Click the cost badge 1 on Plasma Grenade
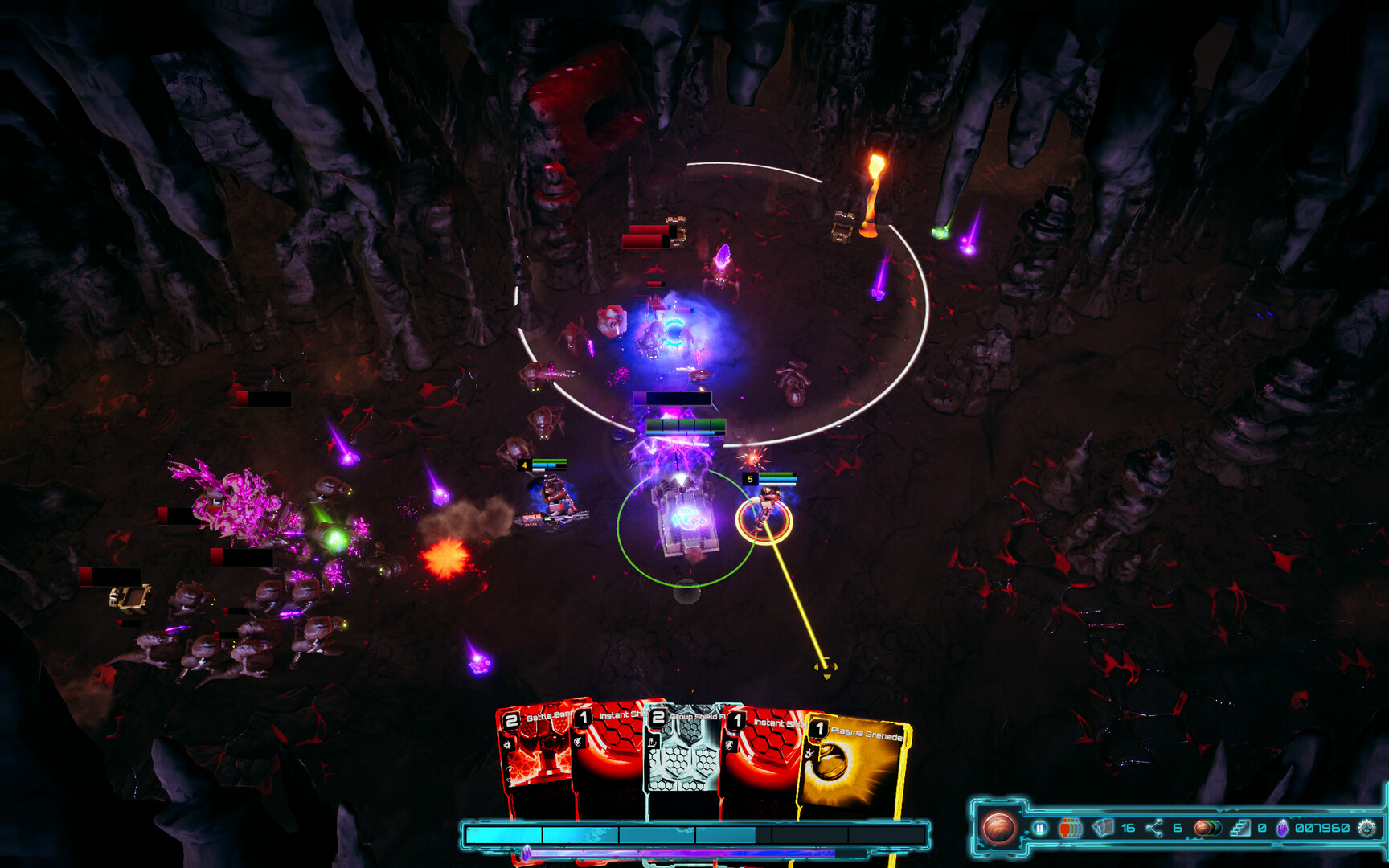 tap(819, 728)
